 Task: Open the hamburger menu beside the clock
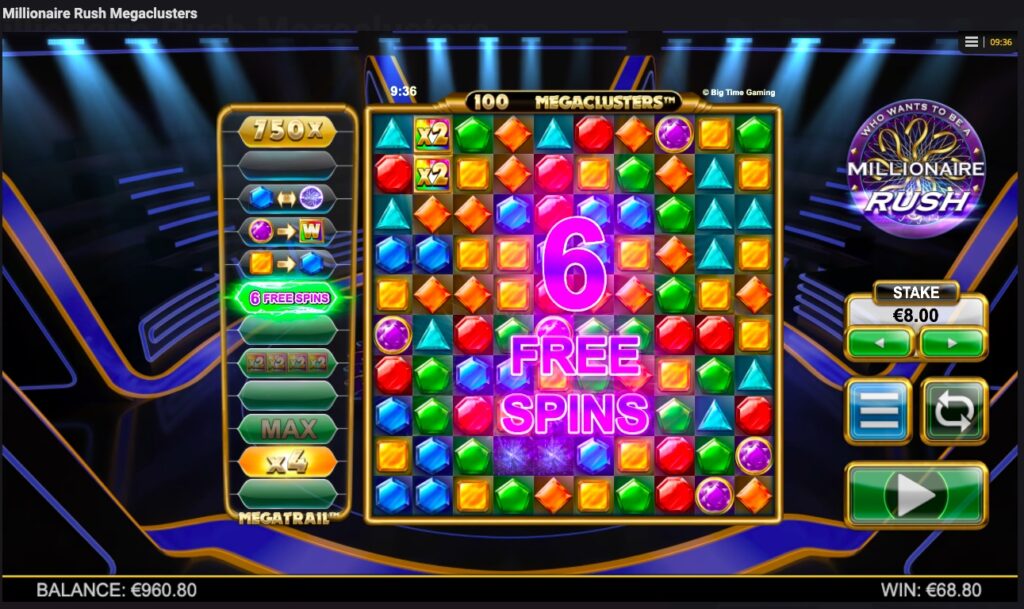(x=971, y=42)
